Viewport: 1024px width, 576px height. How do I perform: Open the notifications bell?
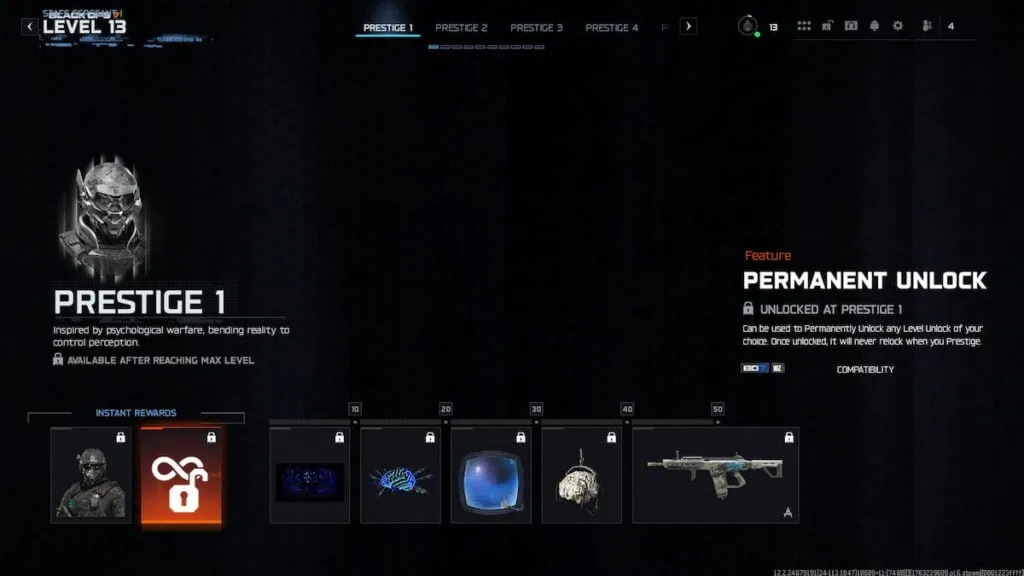coord(874,27)
